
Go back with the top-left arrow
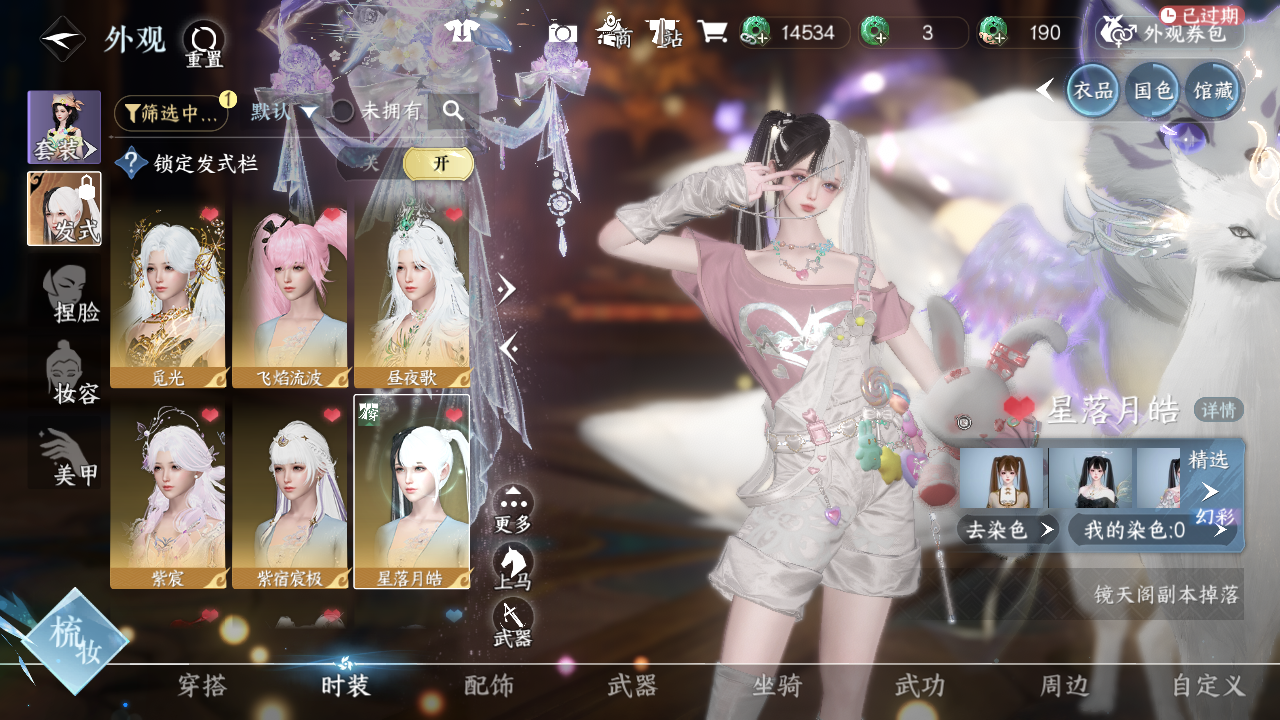pos(62,39)
